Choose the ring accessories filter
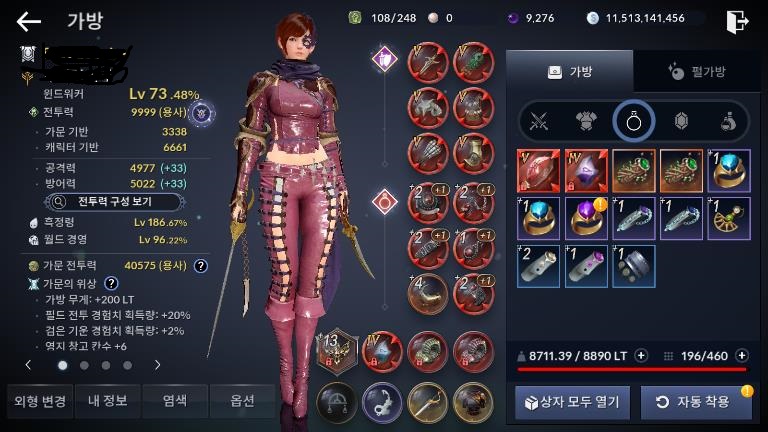This screenshot has width=768, height=432. 634,122
